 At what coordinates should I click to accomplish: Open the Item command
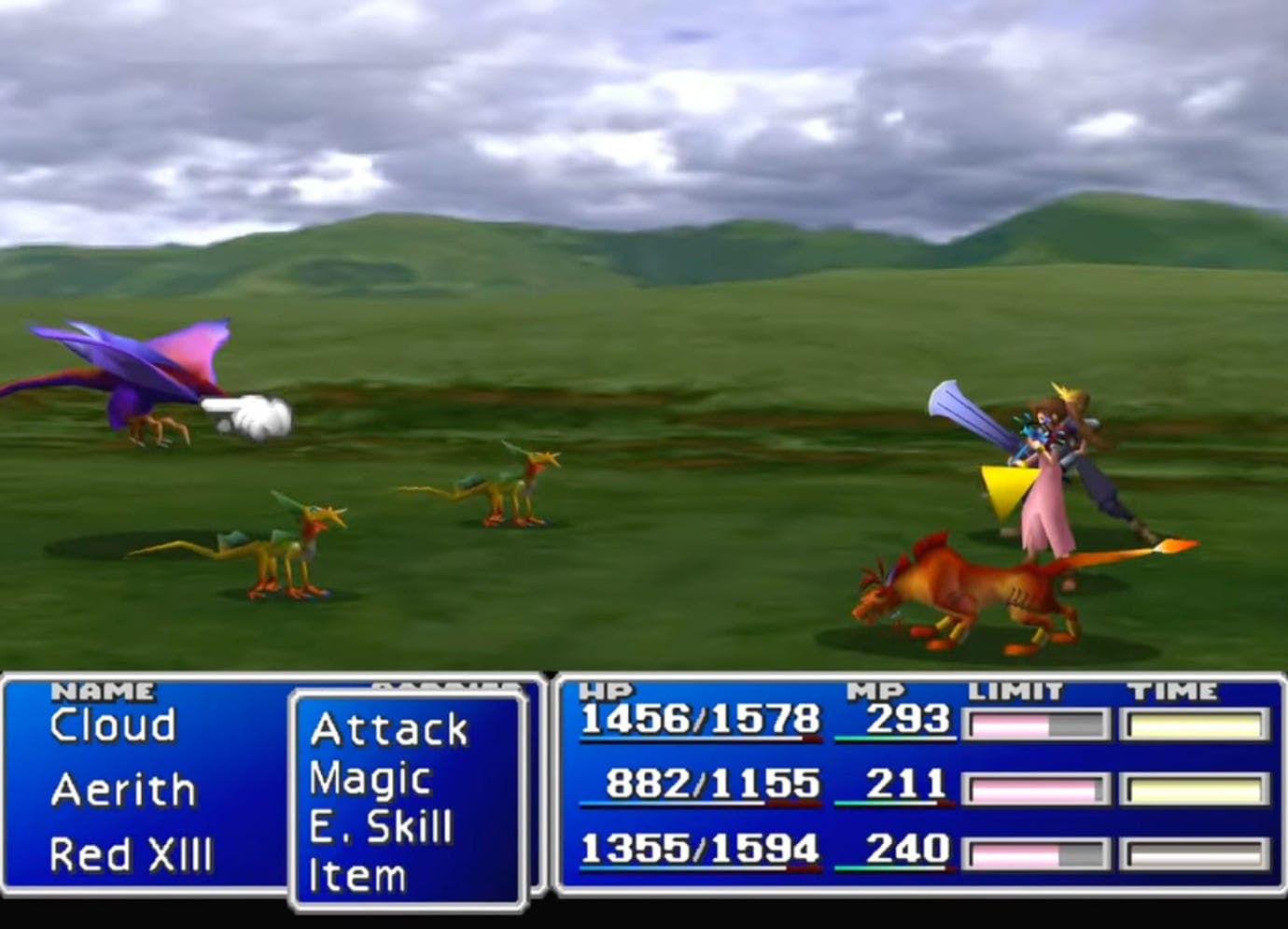point(357,876)
